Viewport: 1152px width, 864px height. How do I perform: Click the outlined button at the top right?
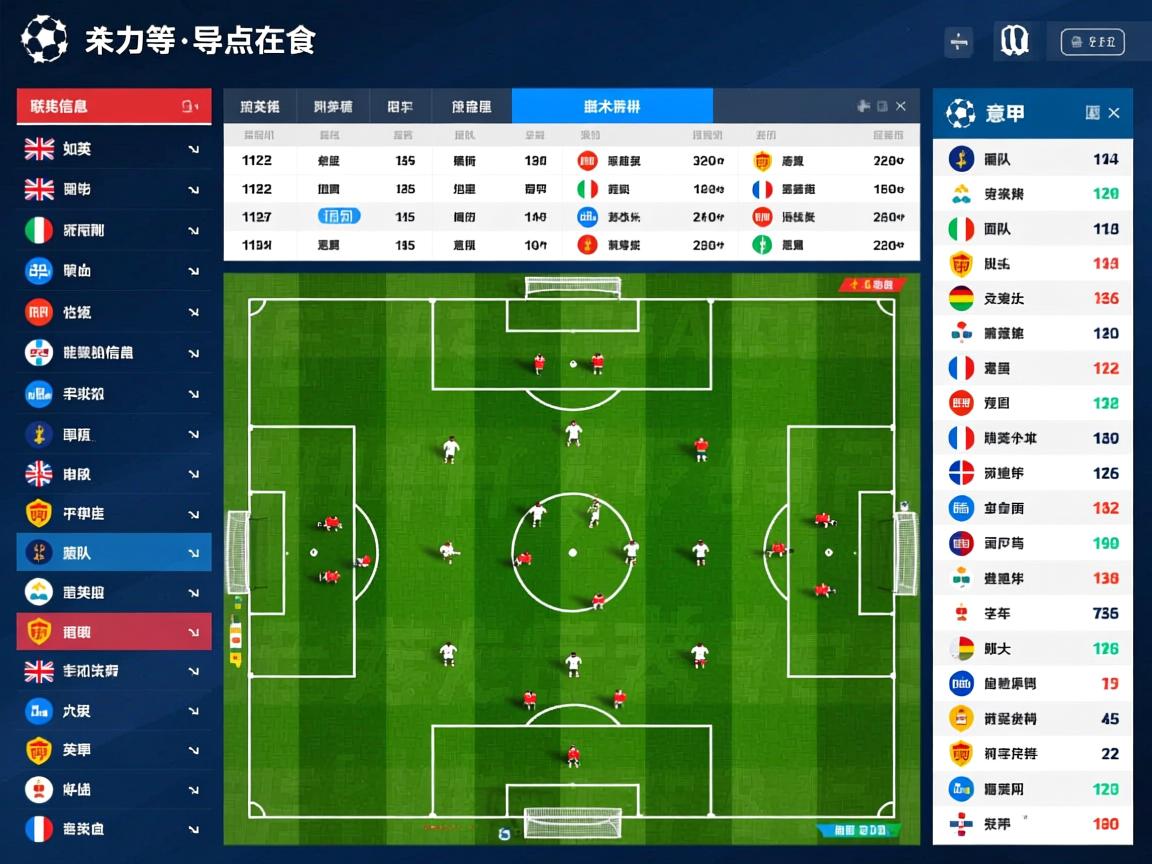click(x=1092, y=42)
